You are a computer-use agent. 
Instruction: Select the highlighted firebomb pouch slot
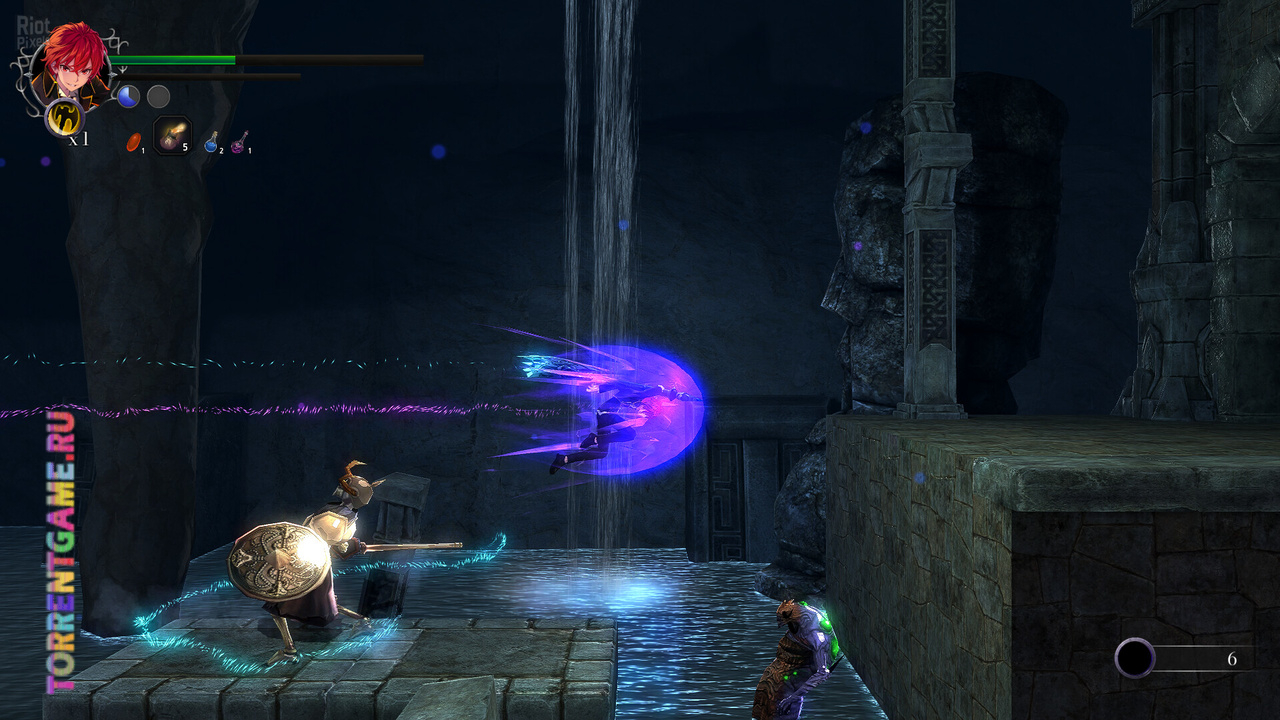[172, 136]
